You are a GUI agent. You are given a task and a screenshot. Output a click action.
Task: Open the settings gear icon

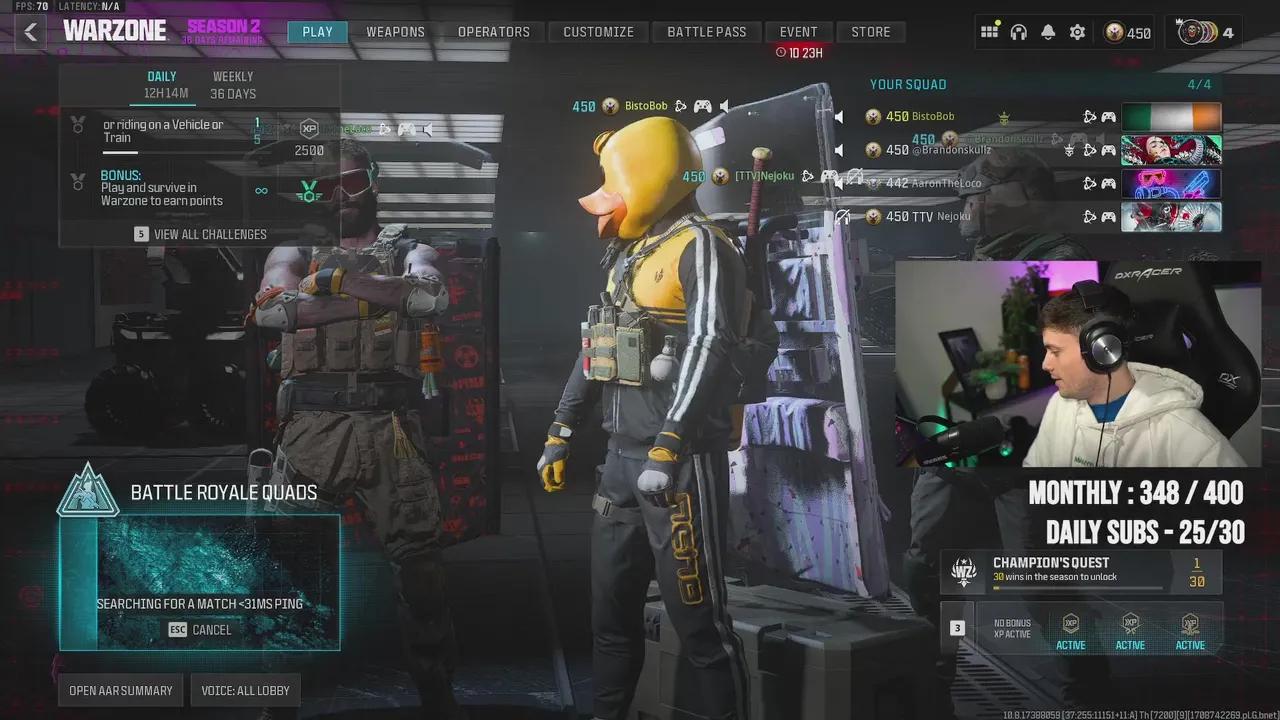pos(1077,31)
